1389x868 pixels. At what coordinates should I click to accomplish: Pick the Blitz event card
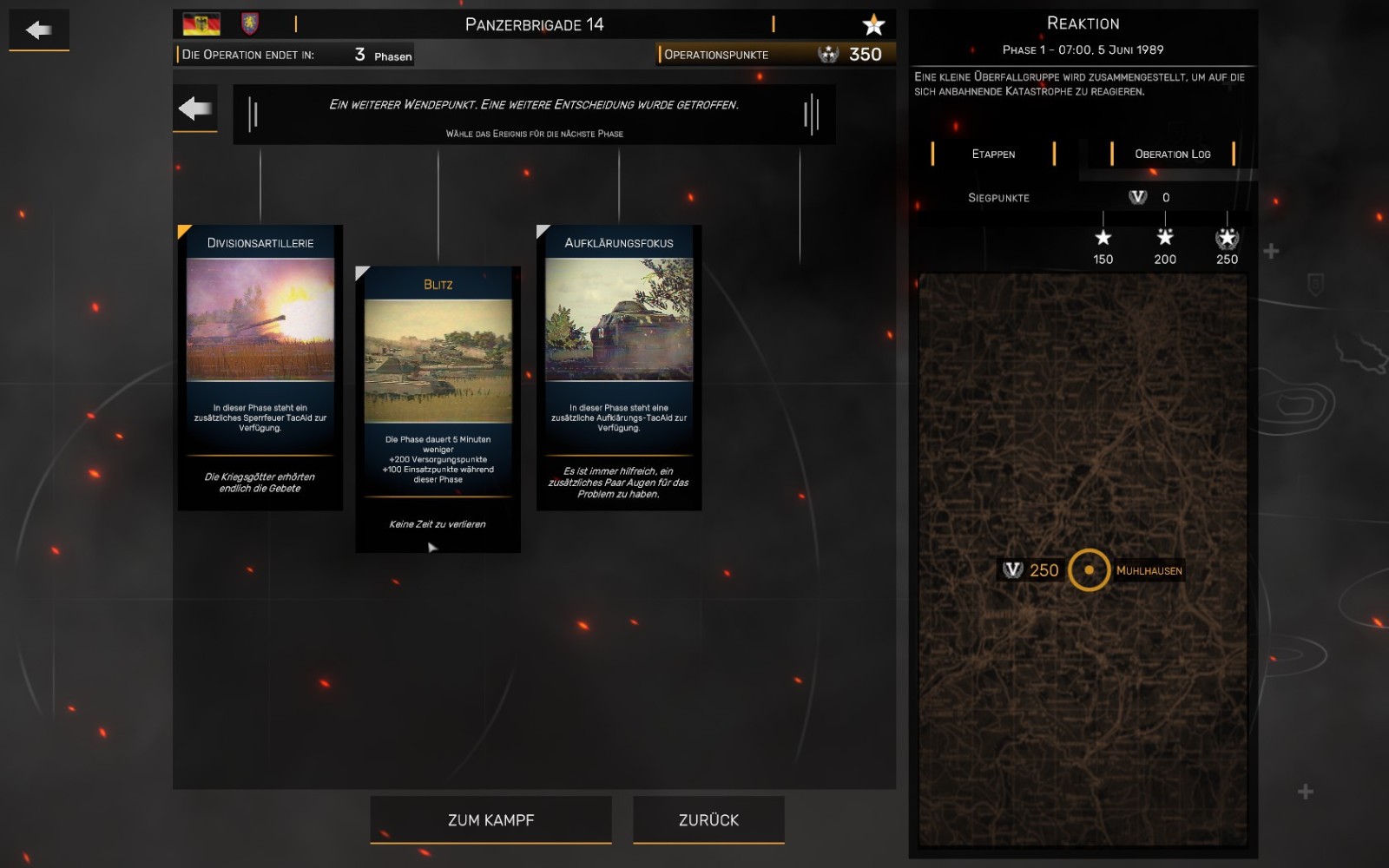coord(438,409)
